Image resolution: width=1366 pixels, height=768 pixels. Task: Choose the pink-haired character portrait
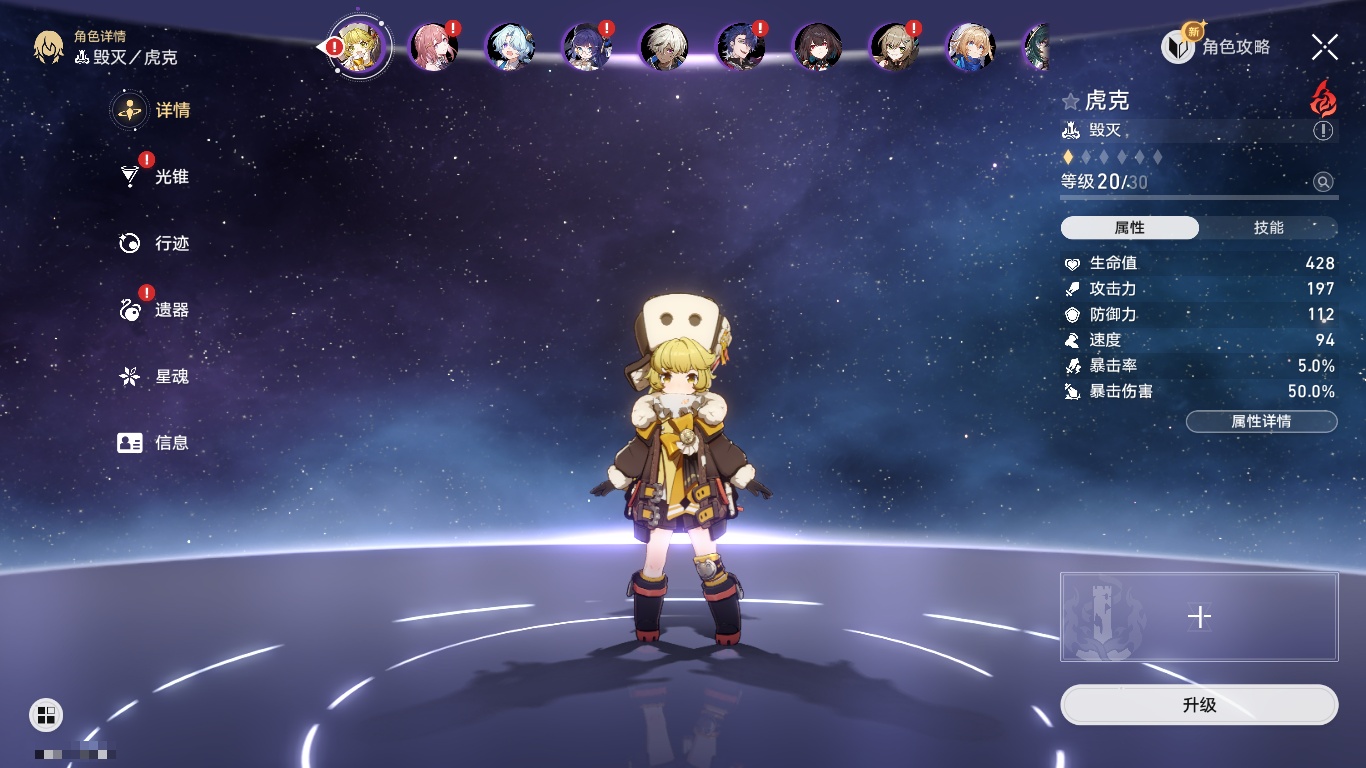click(x=433, y=47)
